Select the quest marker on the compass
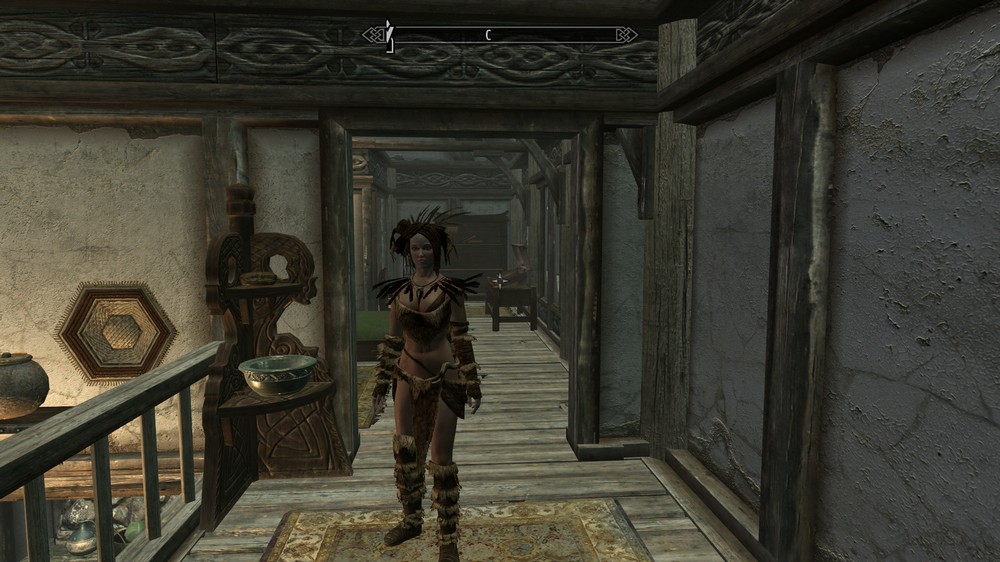The image size is (1000, 562). [390, 37]
